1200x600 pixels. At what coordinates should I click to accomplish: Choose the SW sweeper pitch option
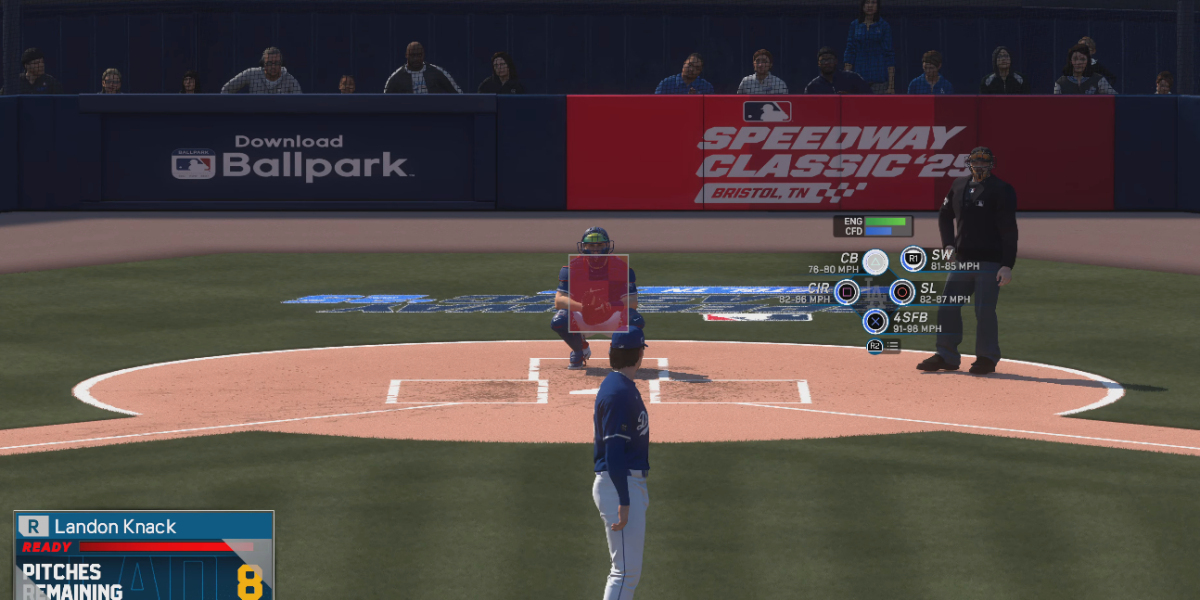pyautogui.click(x=912, y=260)
